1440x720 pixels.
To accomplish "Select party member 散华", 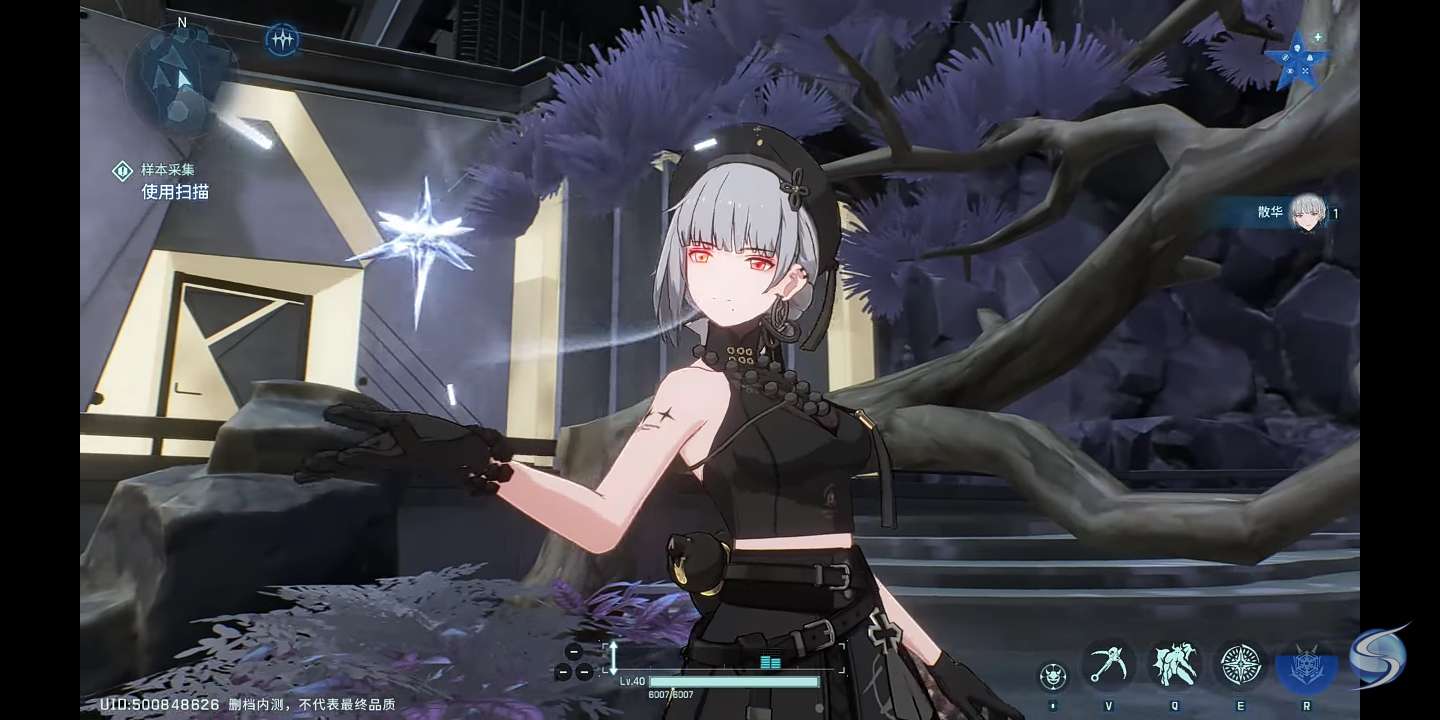I will coord(1298,212).
